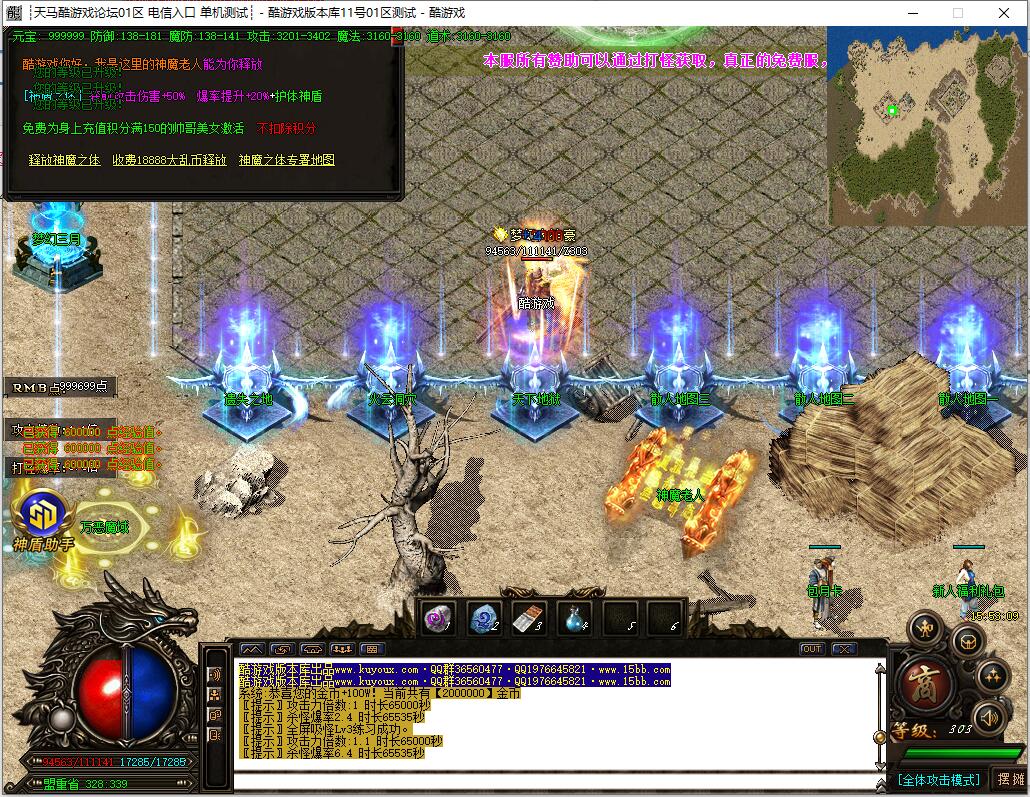Viewport: 1030px width, 797px height.
Task: Toggle the 全体攻击模式 attack mode label
Action: (x=938, y=779)
